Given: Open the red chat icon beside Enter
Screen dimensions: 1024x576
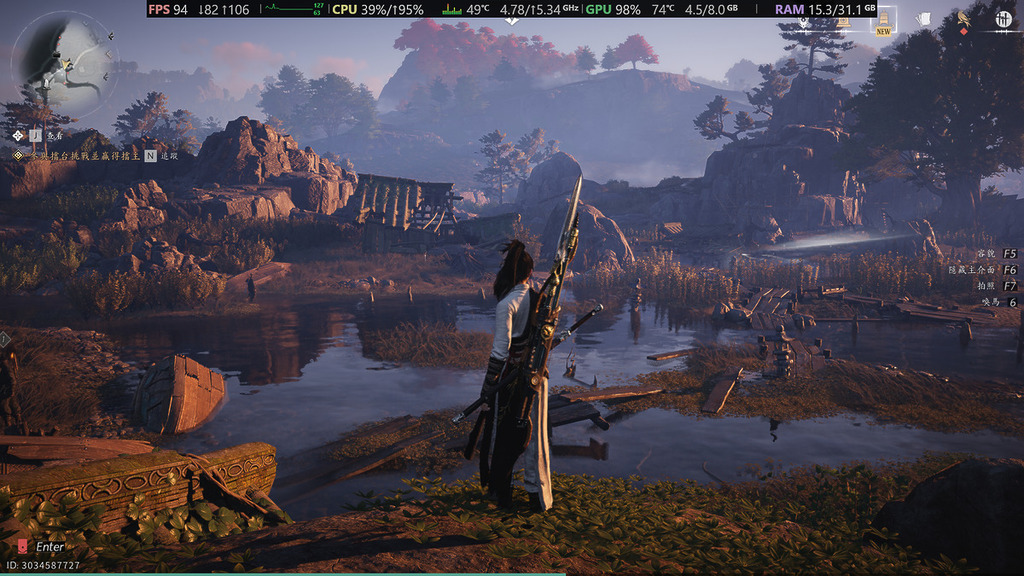Looking at the screenshot, I should (23, 547).
